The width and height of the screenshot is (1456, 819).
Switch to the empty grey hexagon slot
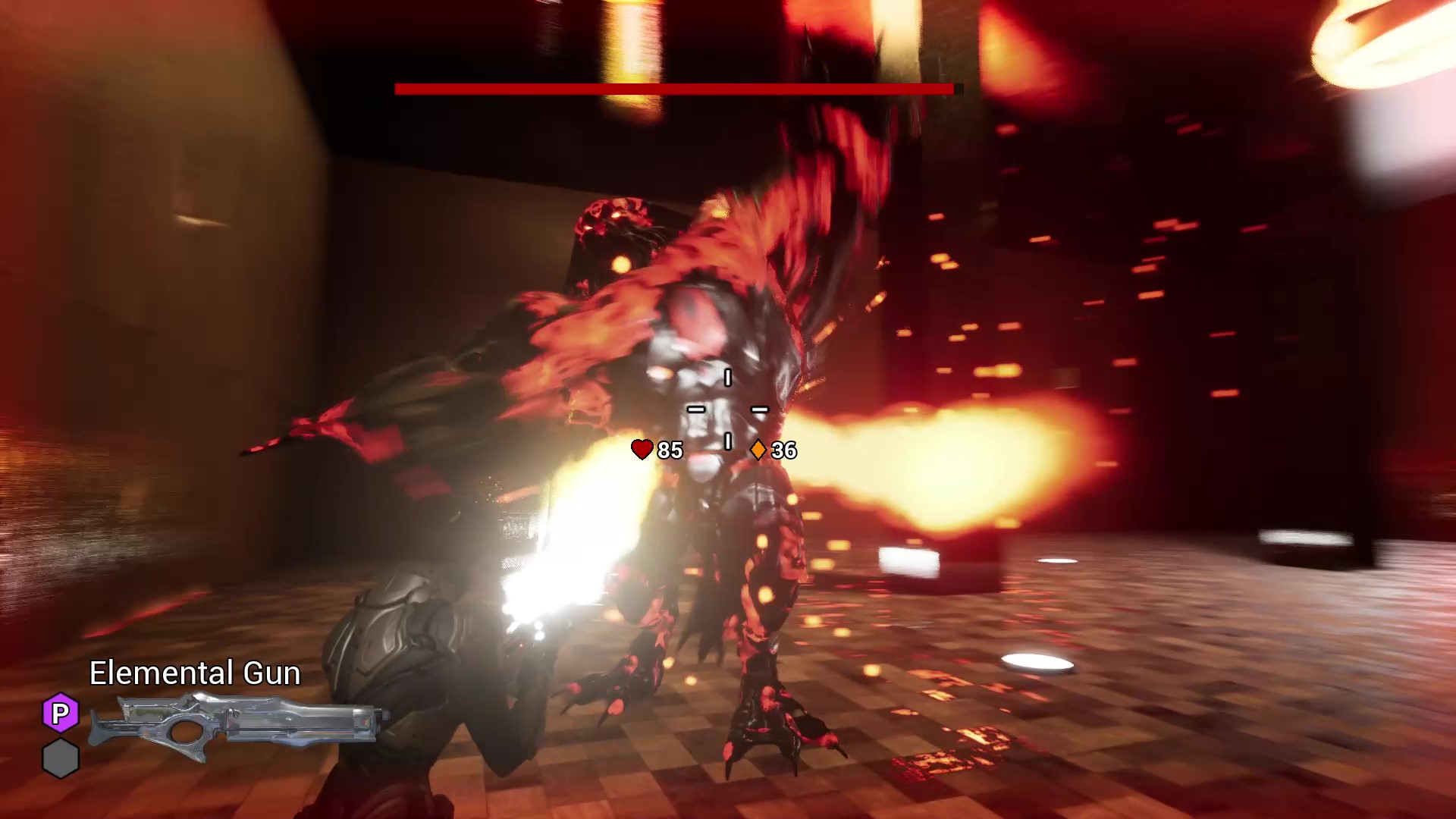(61, 758)
